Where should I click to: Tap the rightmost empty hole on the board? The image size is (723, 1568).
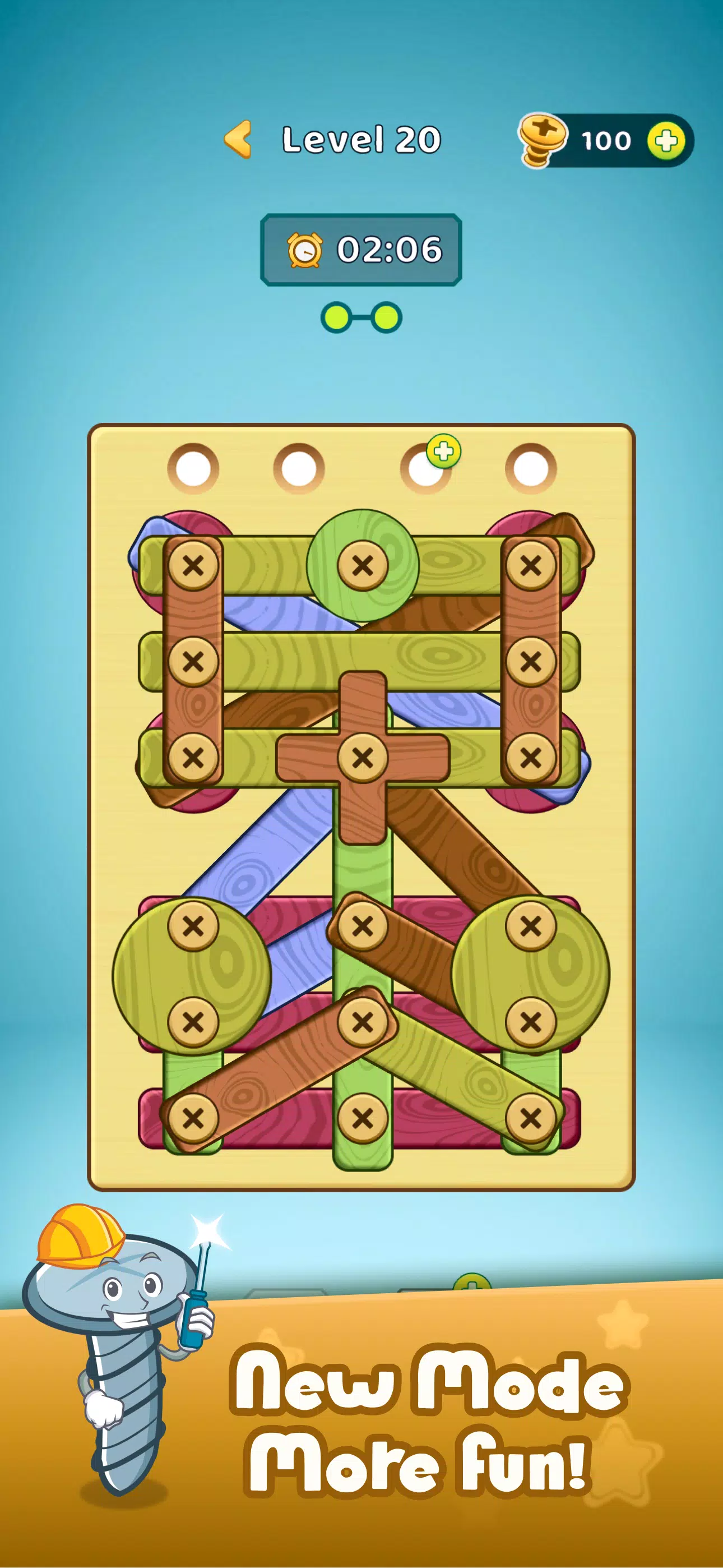pos(531,465)
